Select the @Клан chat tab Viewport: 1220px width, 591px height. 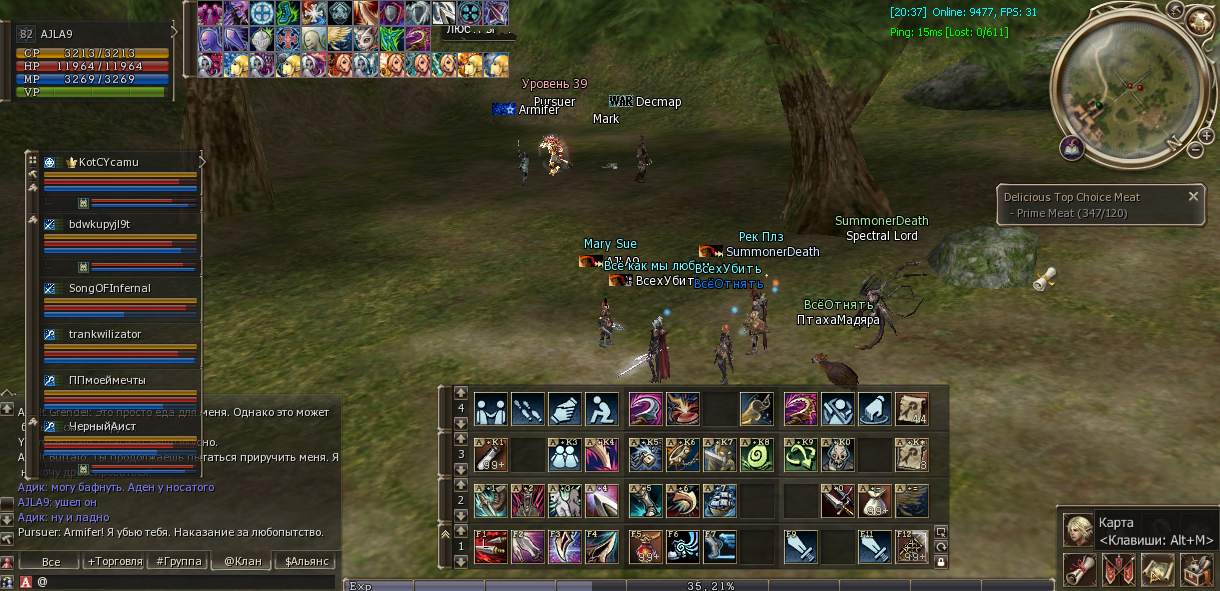[242, 562]
